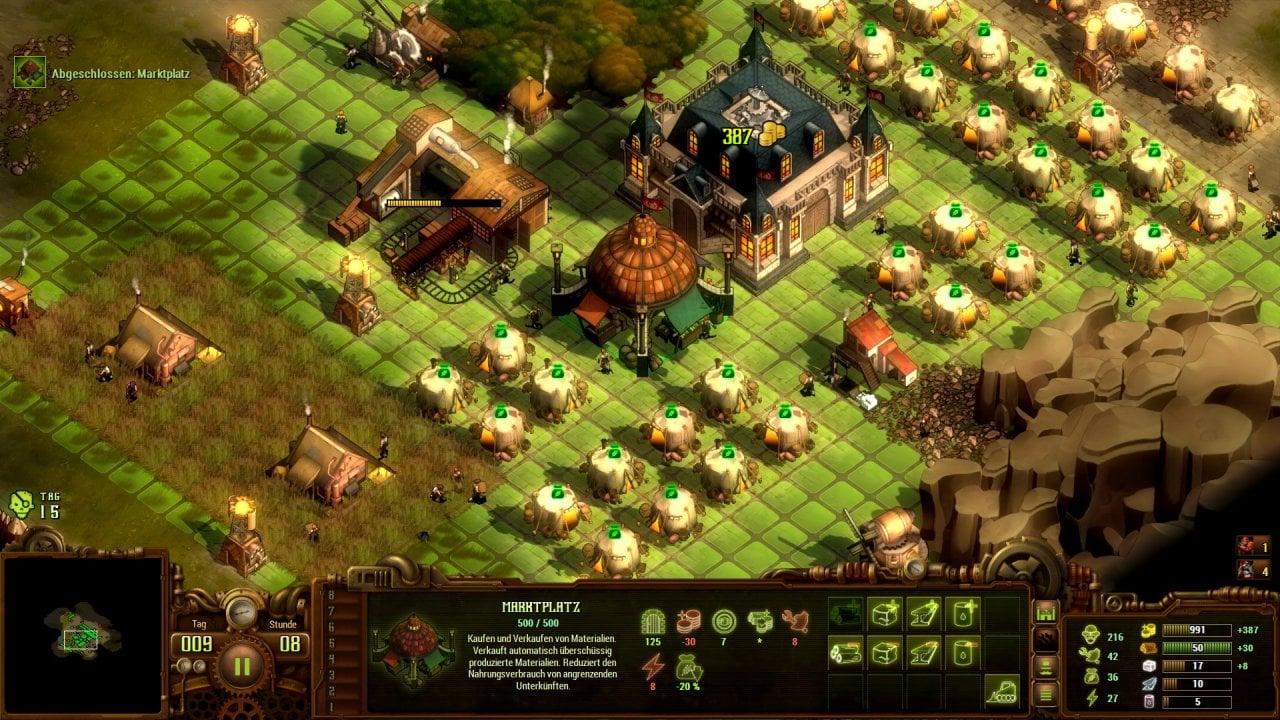This screenshot has height=720, width=1280.
Task: Select control group 8
Action: [331, 596]
